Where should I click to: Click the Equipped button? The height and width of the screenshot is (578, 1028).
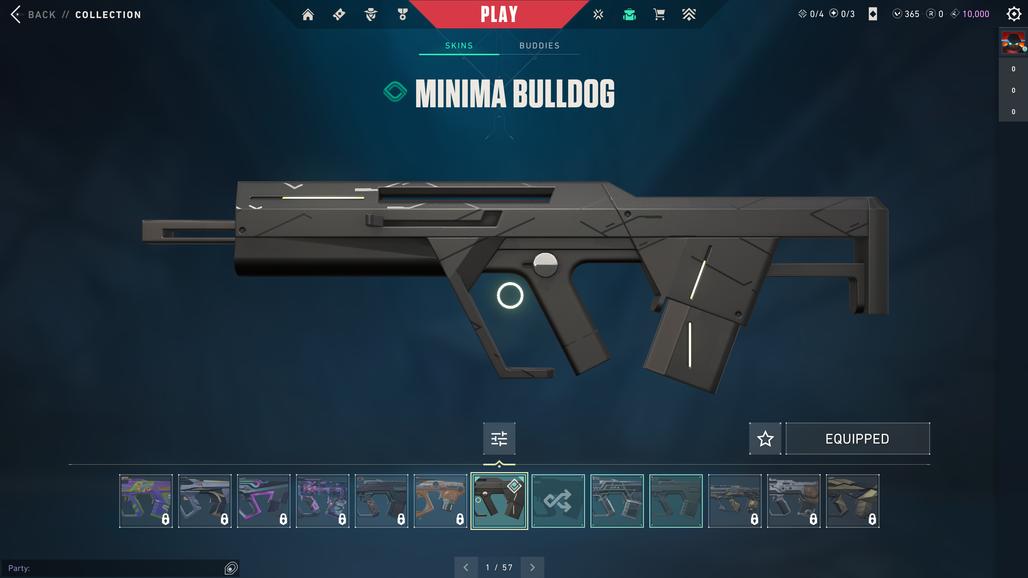tap(857, 439)
